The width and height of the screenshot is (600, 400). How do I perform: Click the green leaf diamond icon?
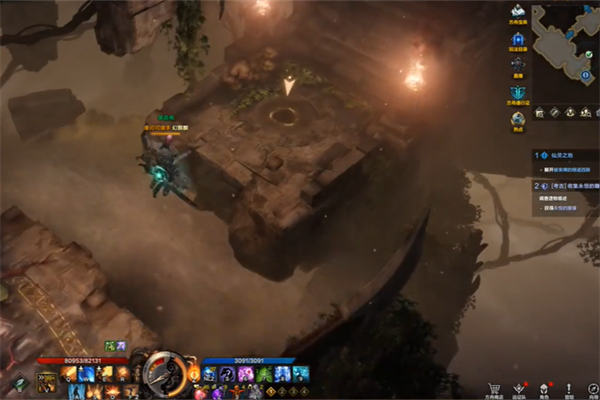pyautogui.click(x=19, y=382)
